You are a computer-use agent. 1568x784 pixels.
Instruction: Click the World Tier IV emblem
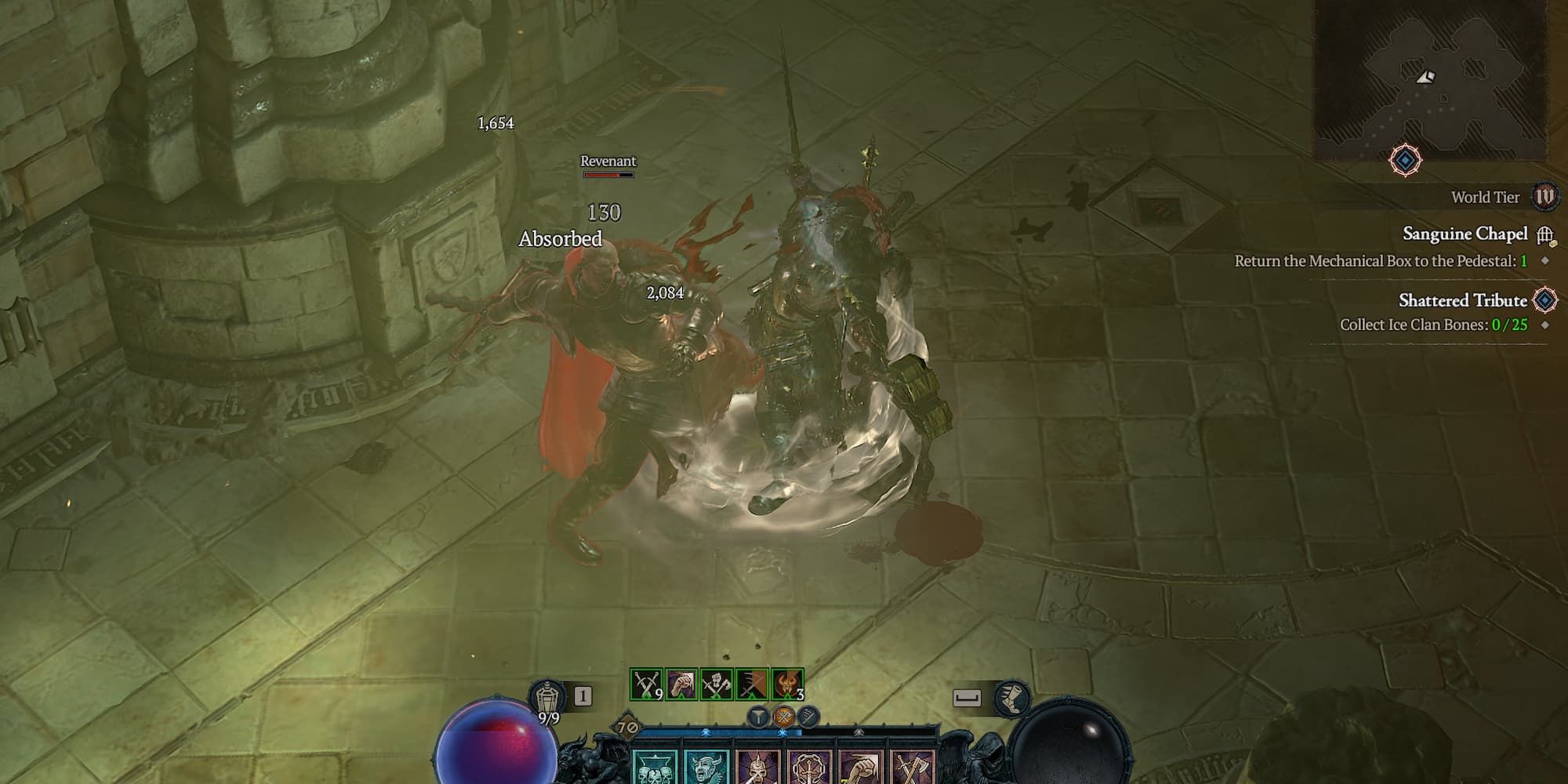tap(1545, 196)
